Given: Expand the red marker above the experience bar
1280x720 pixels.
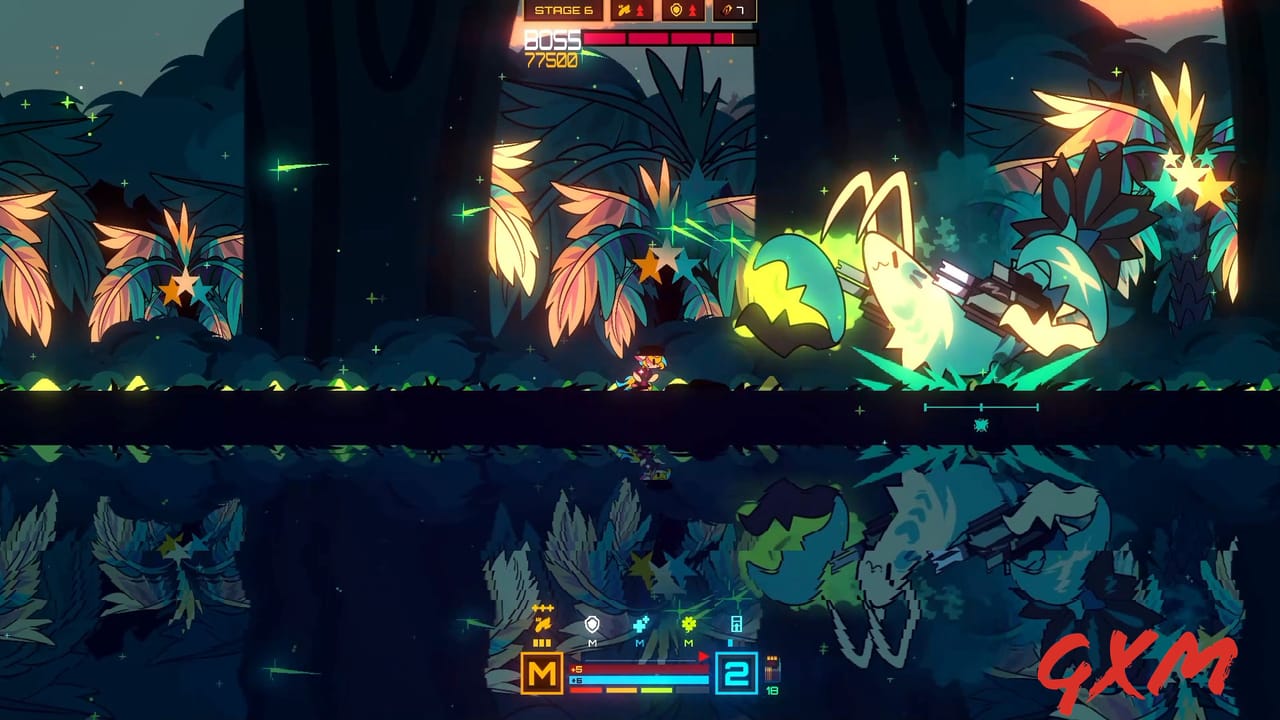Looking at the screenshot, I should 703,656.
